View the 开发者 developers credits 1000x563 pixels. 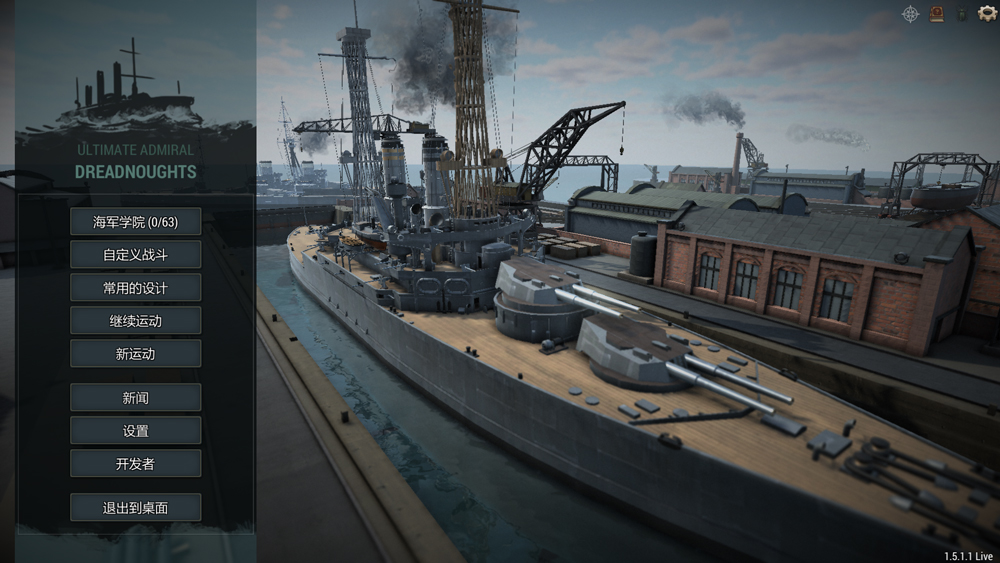pos(135,464)
